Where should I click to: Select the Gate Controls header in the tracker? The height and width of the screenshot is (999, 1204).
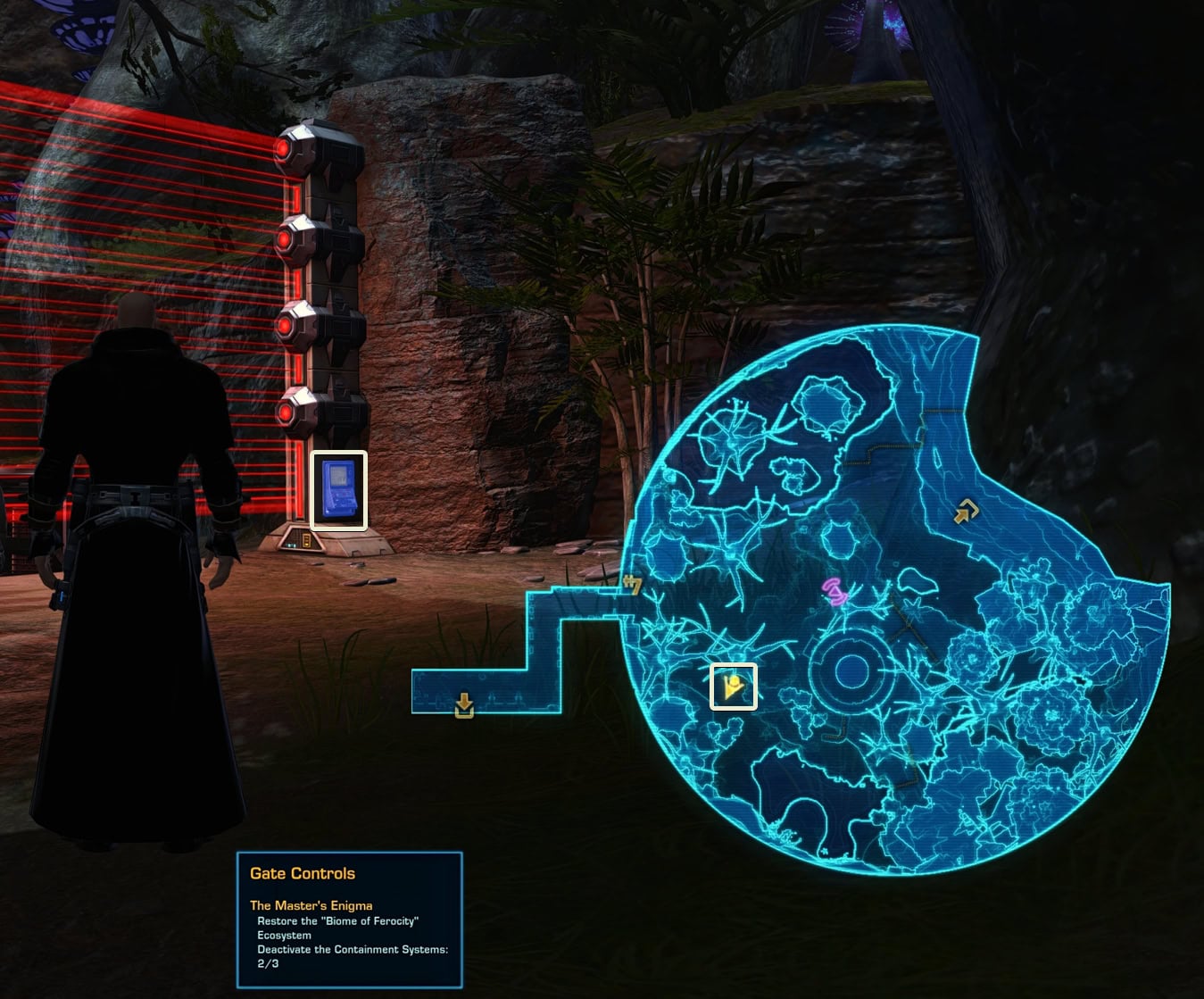coord(302,873)
